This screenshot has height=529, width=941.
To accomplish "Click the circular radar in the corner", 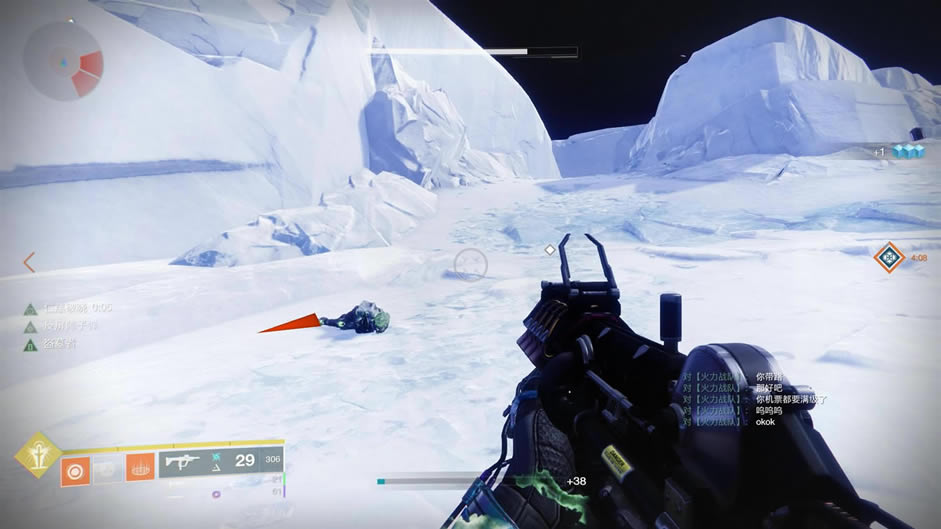I will (62, 60).
